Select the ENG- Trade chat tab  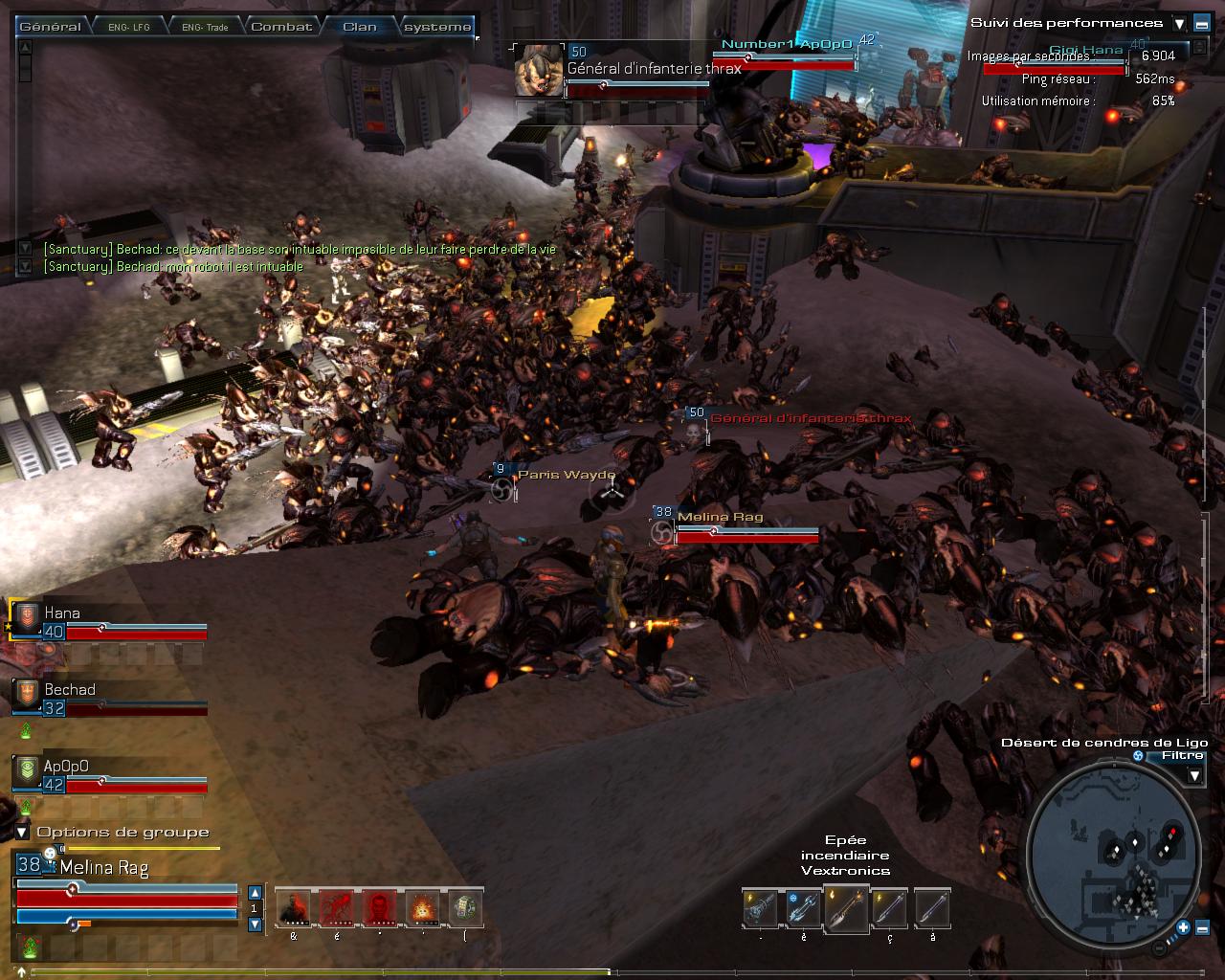[x=205, y=27]
